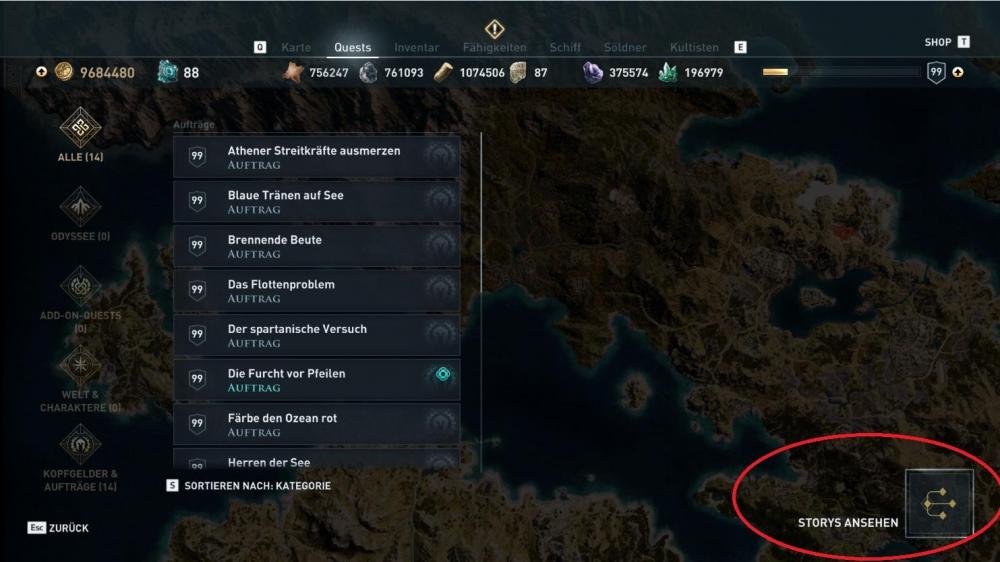1000x562 pixels.
Task: Select Das Flottenproblem quest entry
Action: click(316, 291)
